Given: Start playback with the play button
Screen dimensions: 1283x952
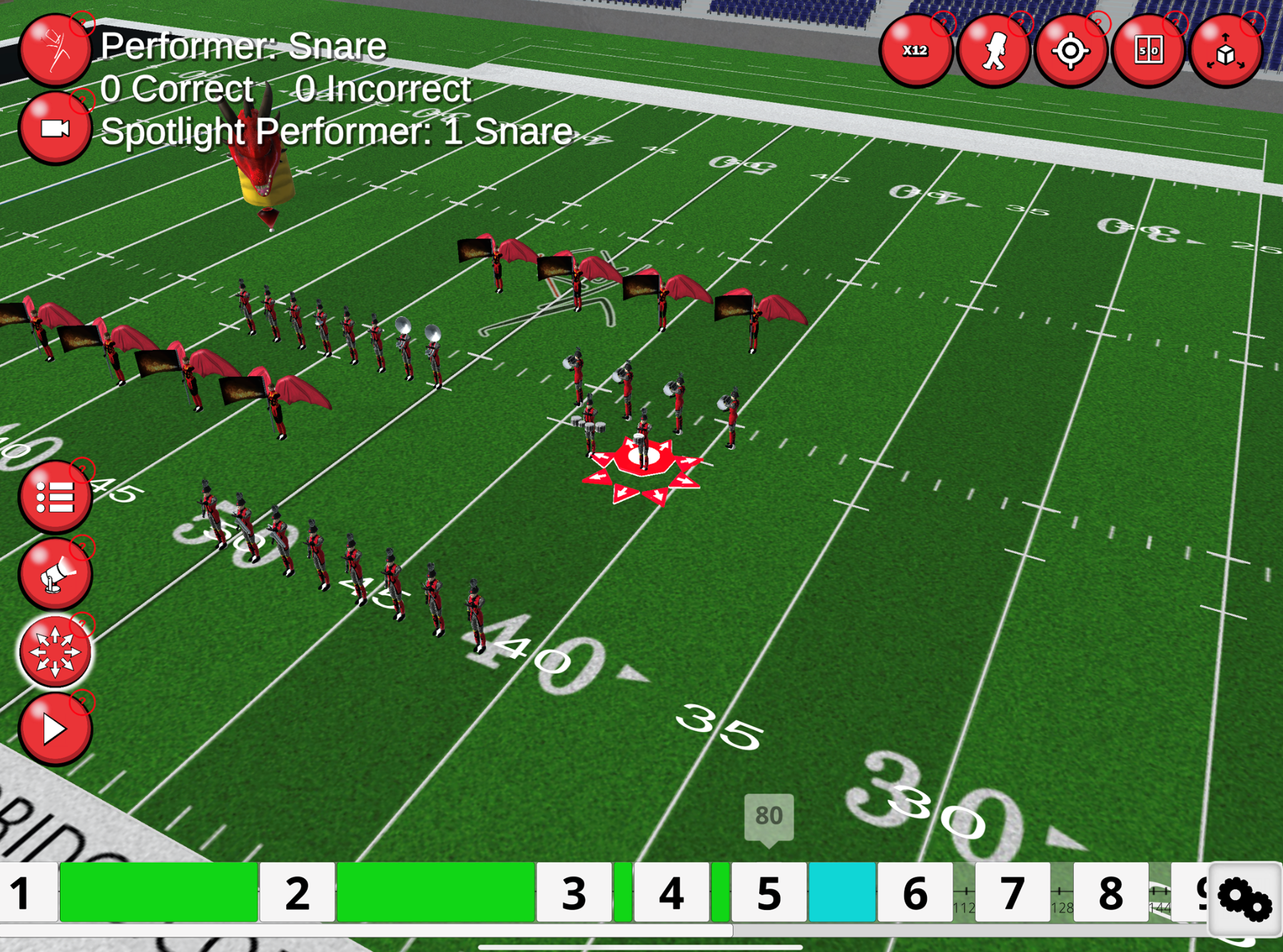Looking at the screenshot, I should pos(55,729).
